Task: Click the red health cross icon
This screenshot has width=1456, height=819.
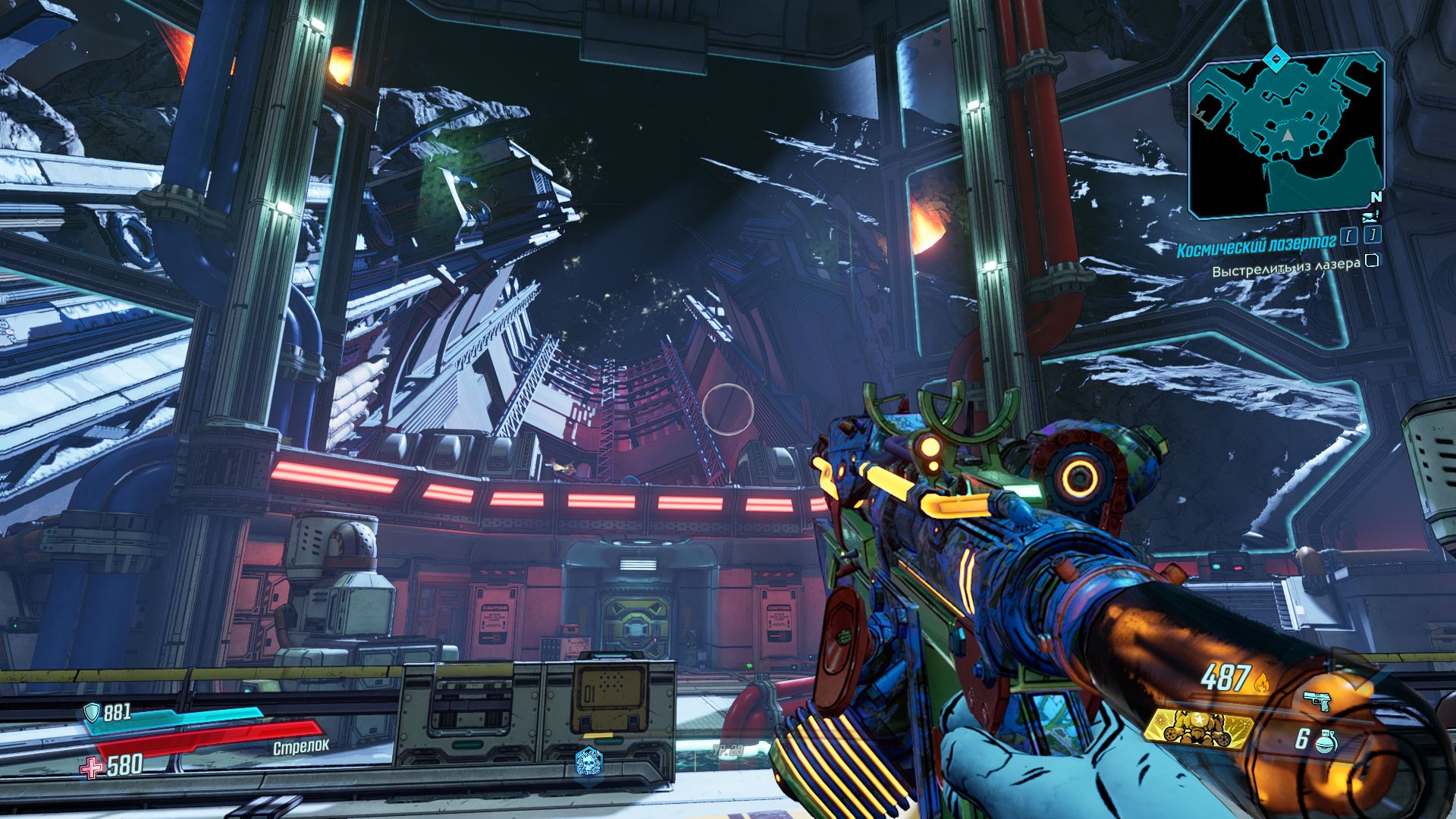Action: point(92,768)
